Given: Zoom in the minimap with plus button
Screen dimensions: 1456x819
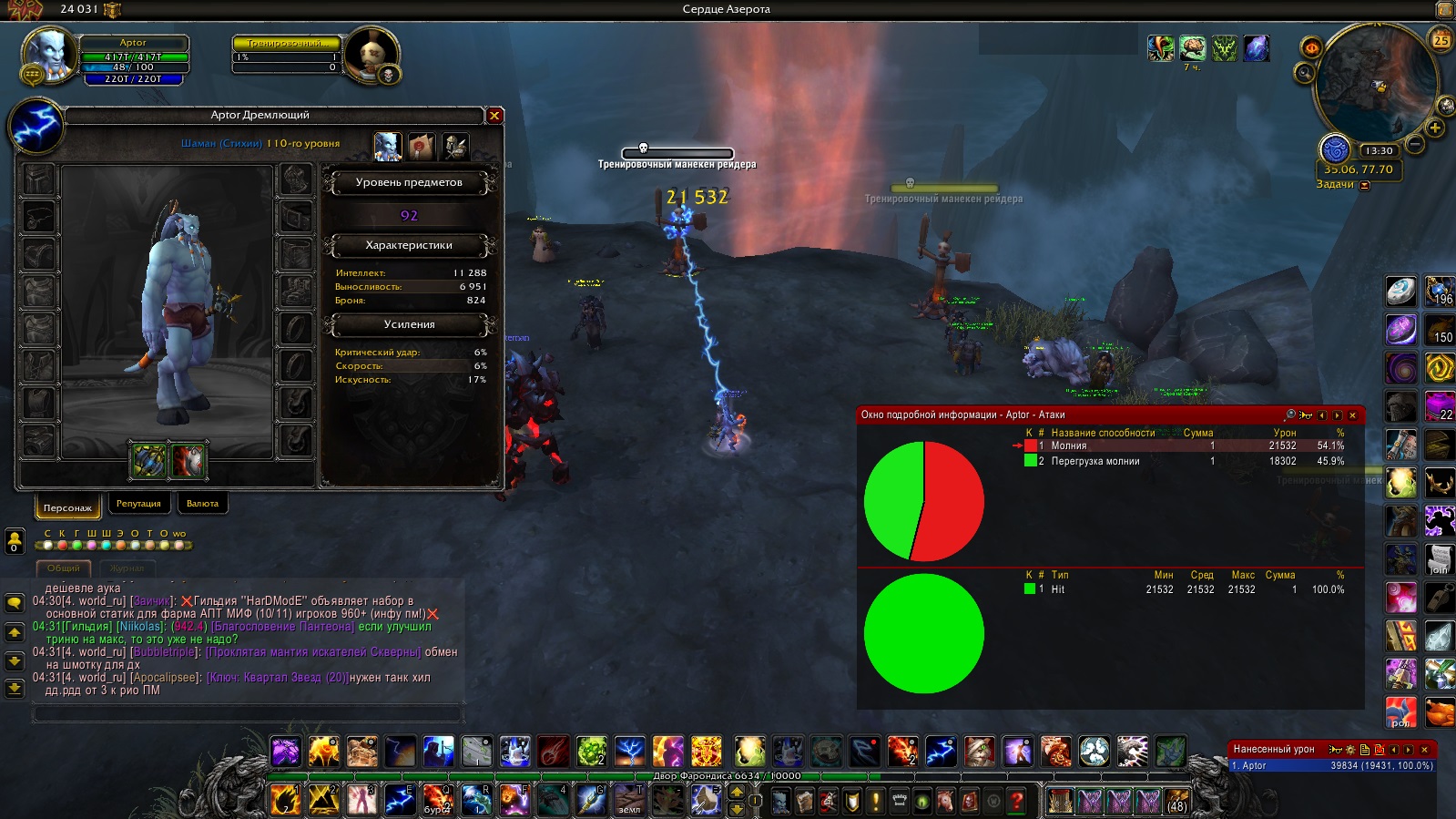Looking at the screenshot, I should [1435, 128].
